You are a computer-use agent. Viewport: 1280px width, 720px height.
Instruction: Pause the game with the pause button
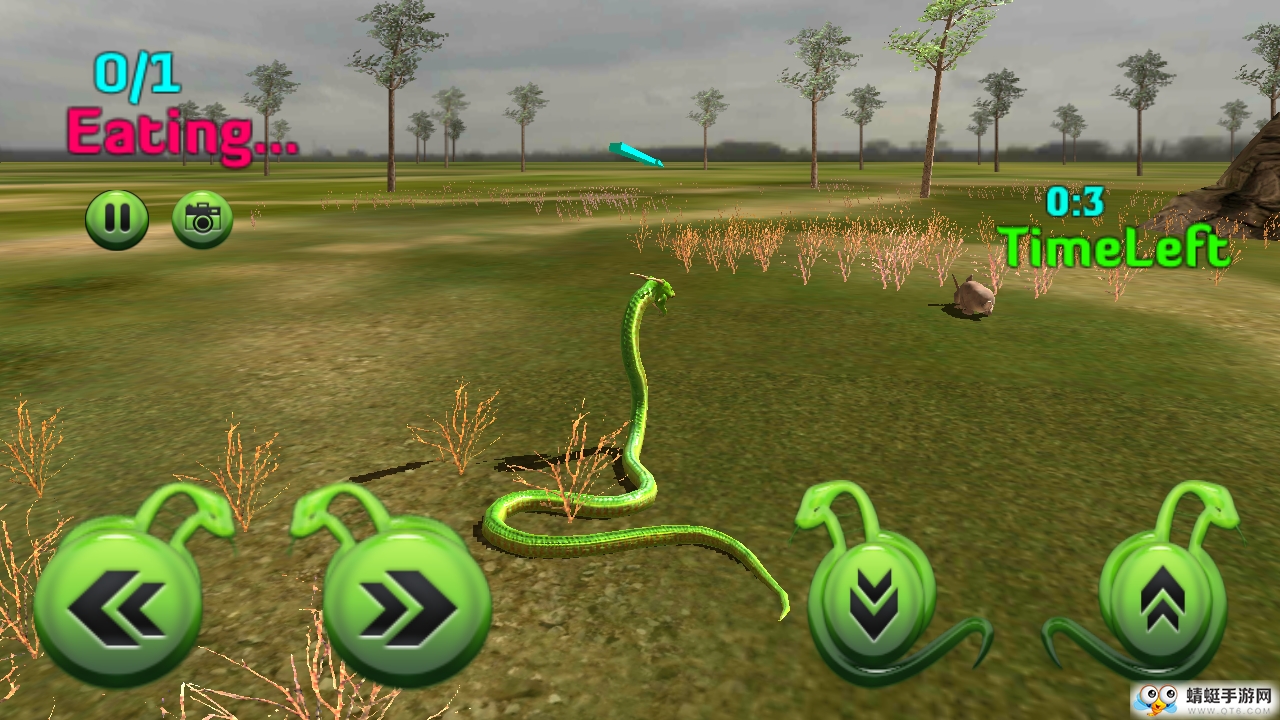click(117, 220)
